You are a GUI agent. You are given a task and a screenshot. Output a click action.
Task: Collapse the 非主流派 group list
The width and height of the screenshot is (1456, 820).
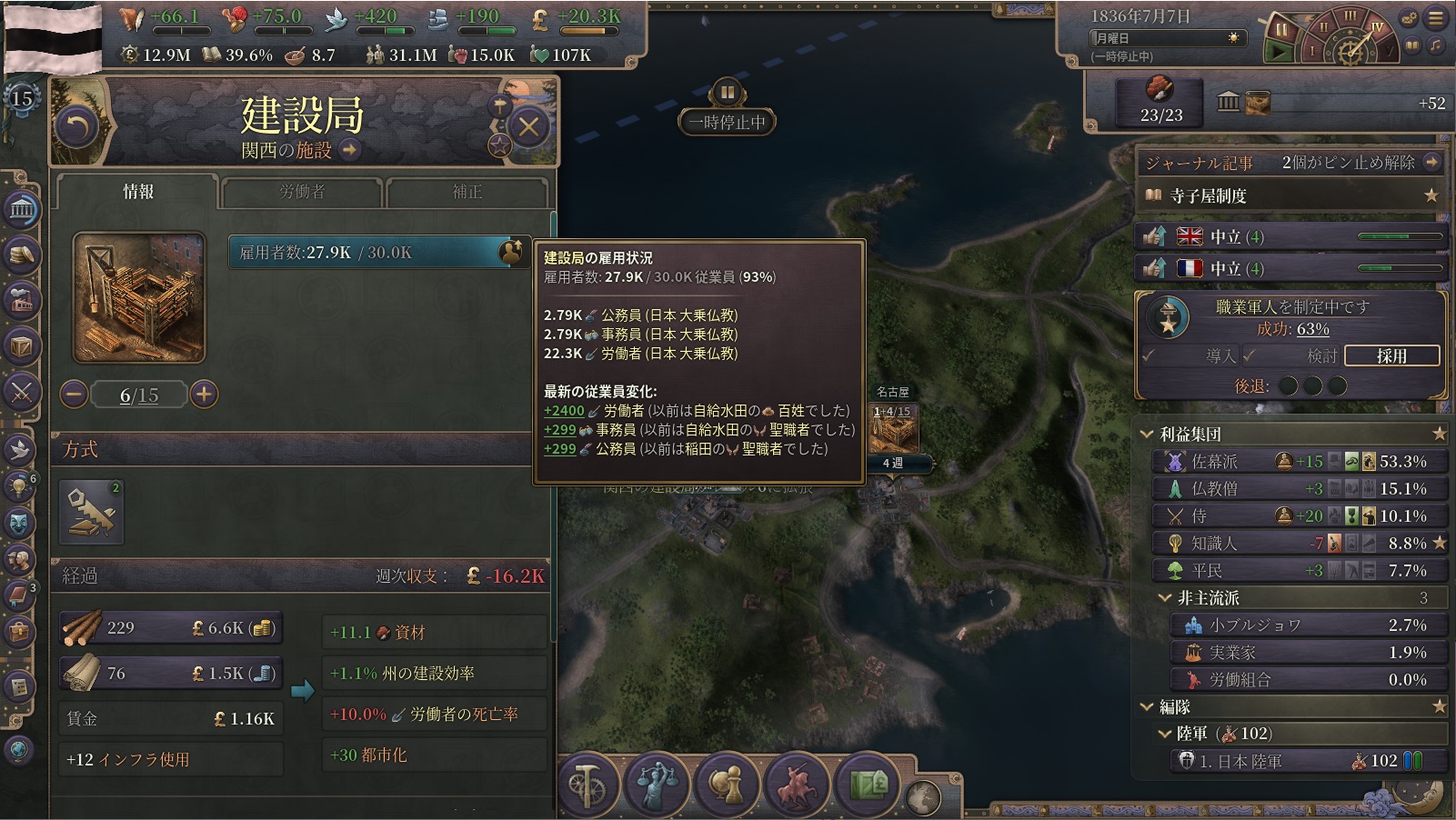click(x=1165, y=598)
